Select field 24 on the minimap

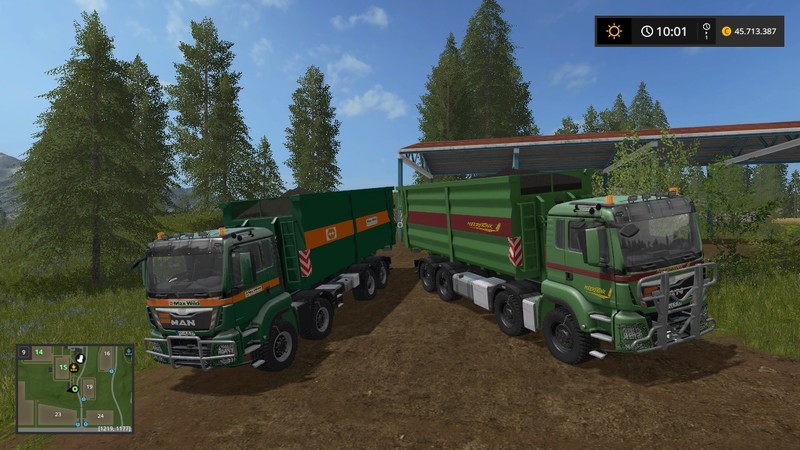(x=100, y=415)
